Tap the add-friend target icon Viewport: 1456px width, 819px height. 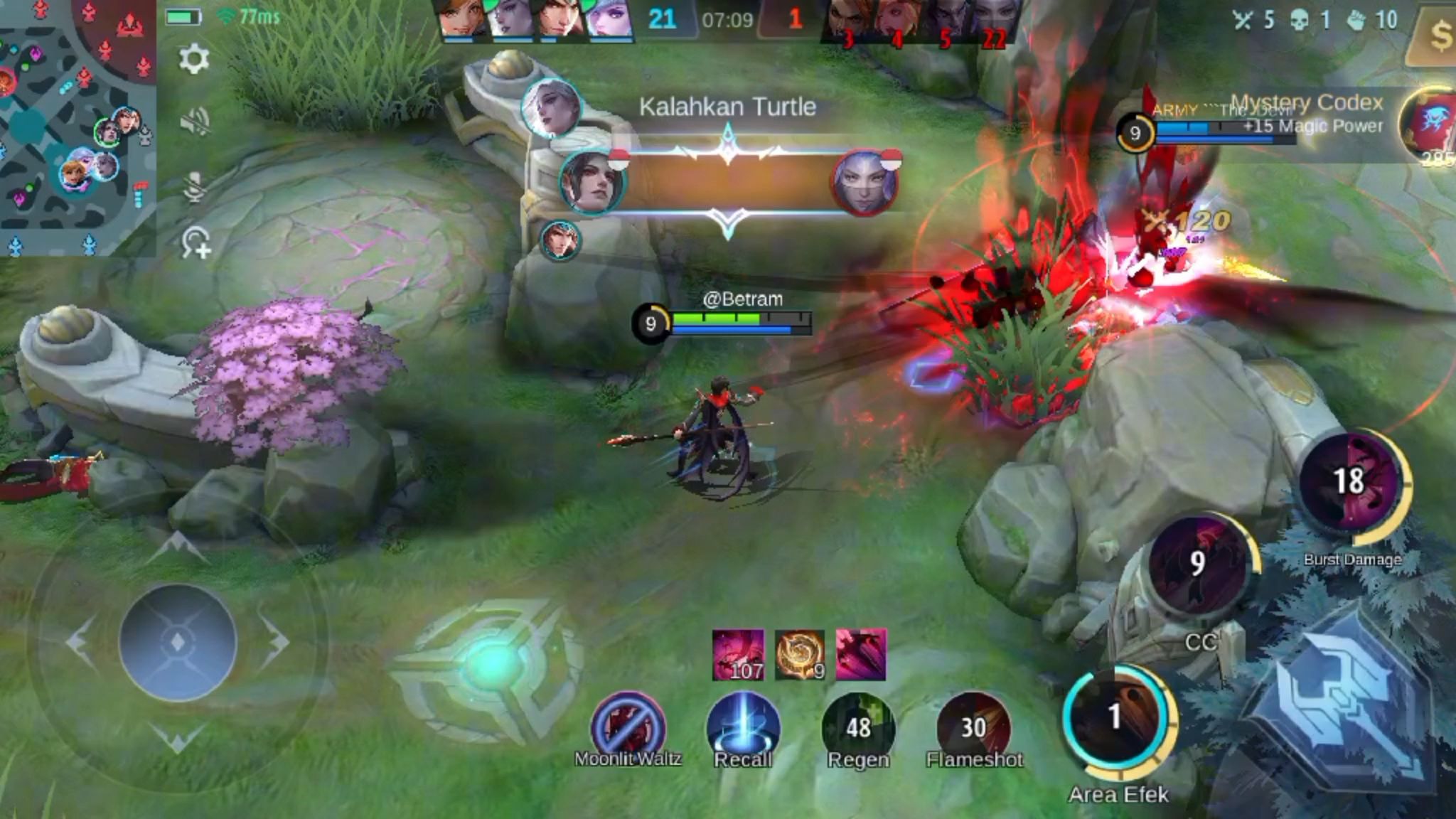196,243
